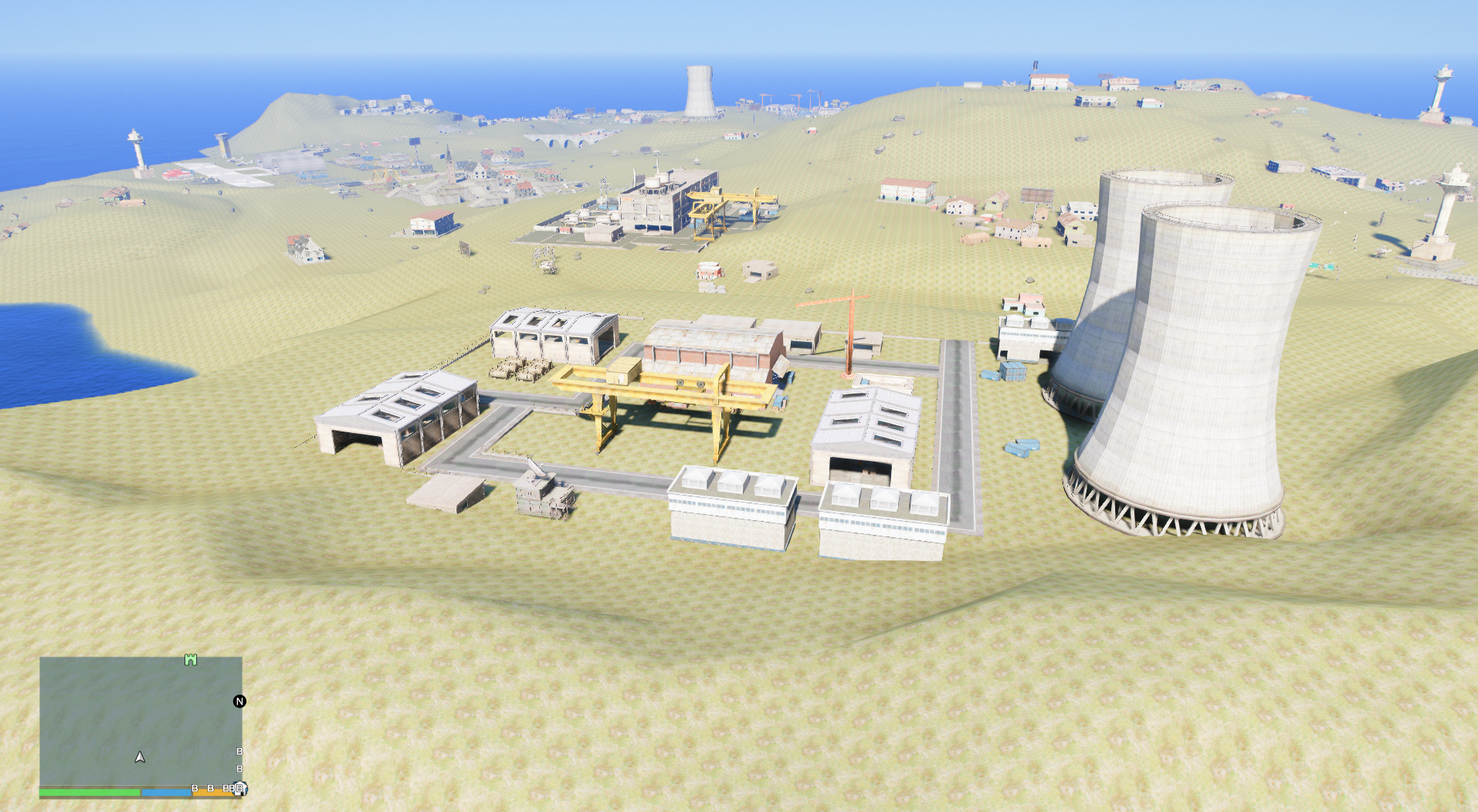Click the minimap radar panel
Screen dimensions: 1478x812
[x=141, y=718]
